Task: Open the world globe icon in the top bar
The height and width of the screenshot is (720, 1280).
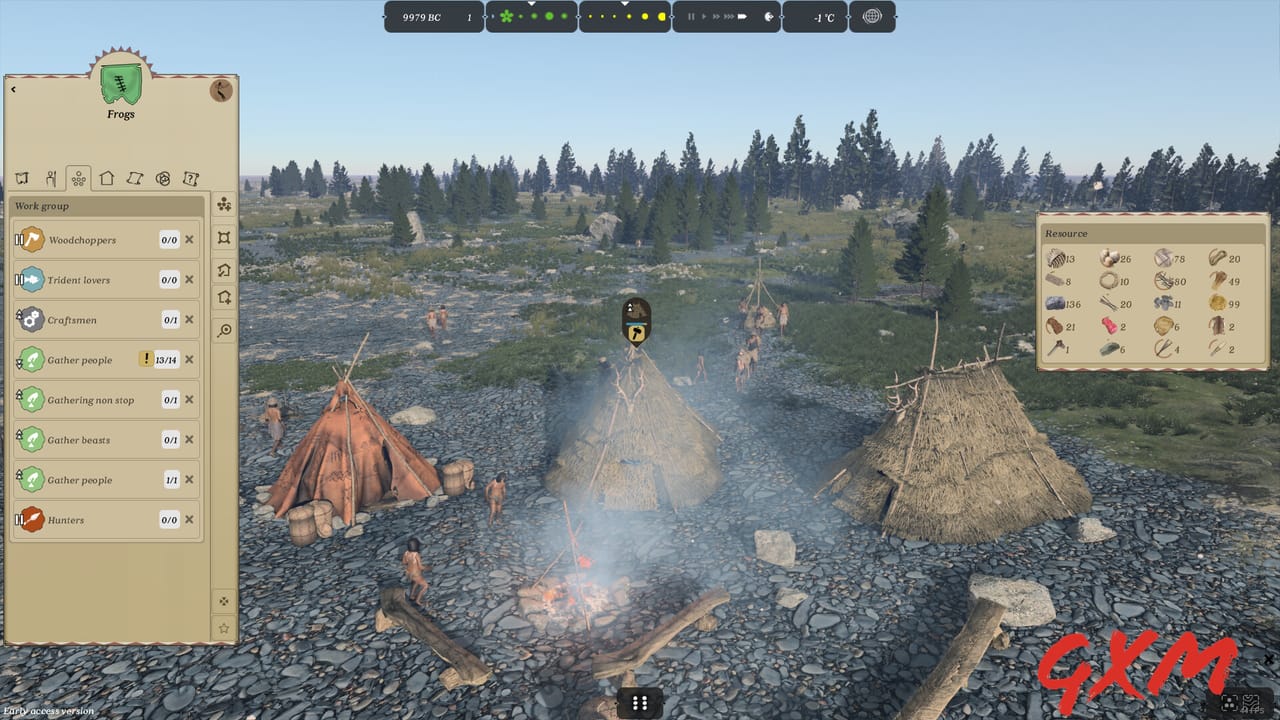Action: [872, 17]
